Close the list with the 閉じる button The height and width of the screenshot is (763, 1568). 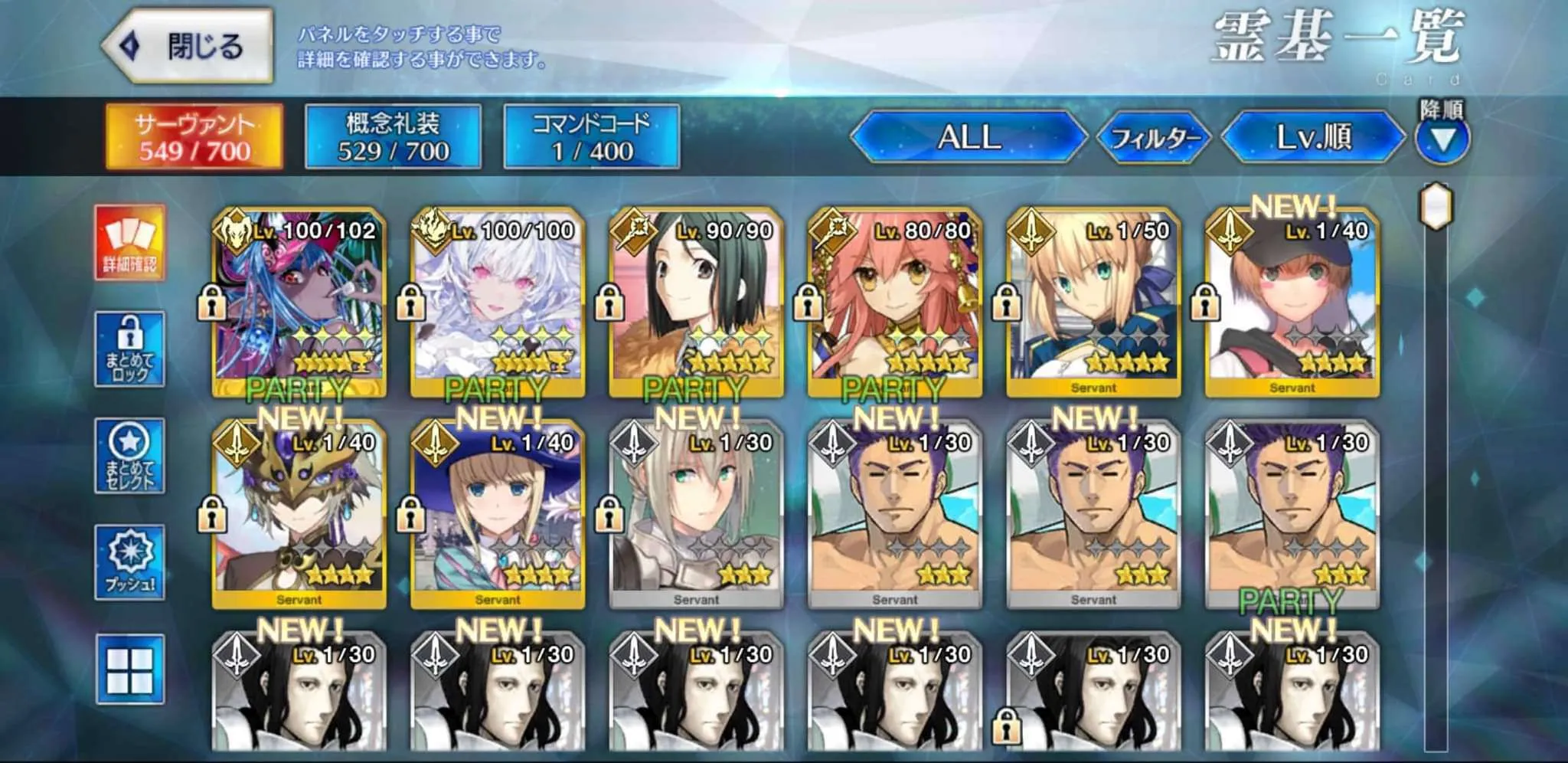pyautogui.click(x=188, y=47)
